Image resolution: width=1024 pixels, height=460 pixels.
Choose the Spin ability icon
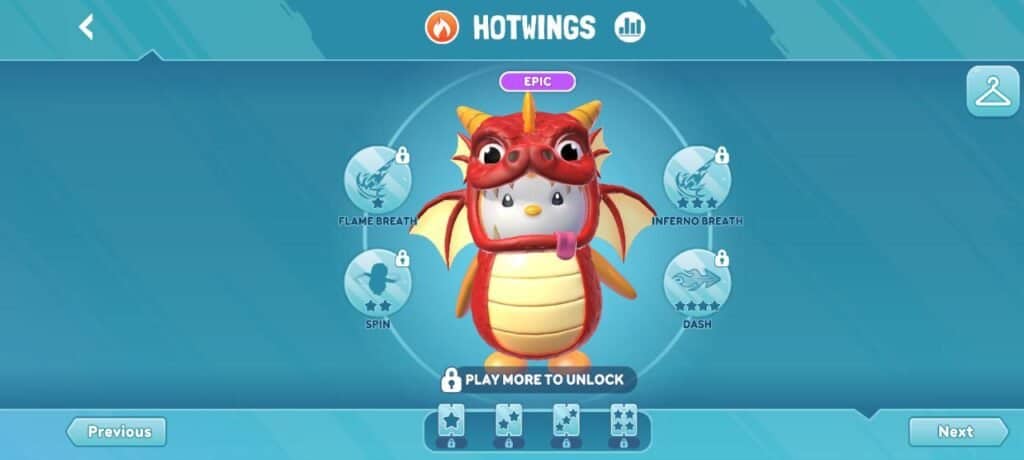click(377, 282)
